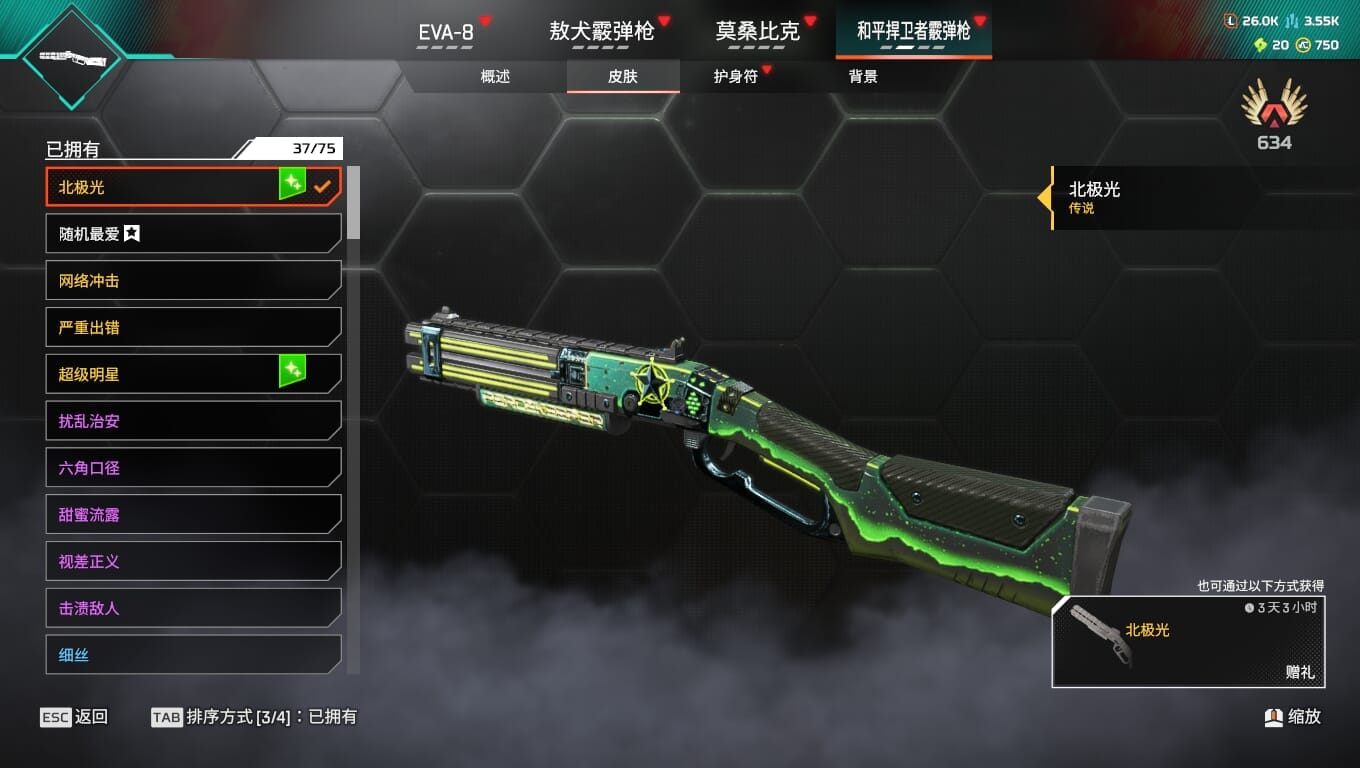
Task: Open the 敖犬霰弹枪 weapon tab
Action: tap(601, 32)
